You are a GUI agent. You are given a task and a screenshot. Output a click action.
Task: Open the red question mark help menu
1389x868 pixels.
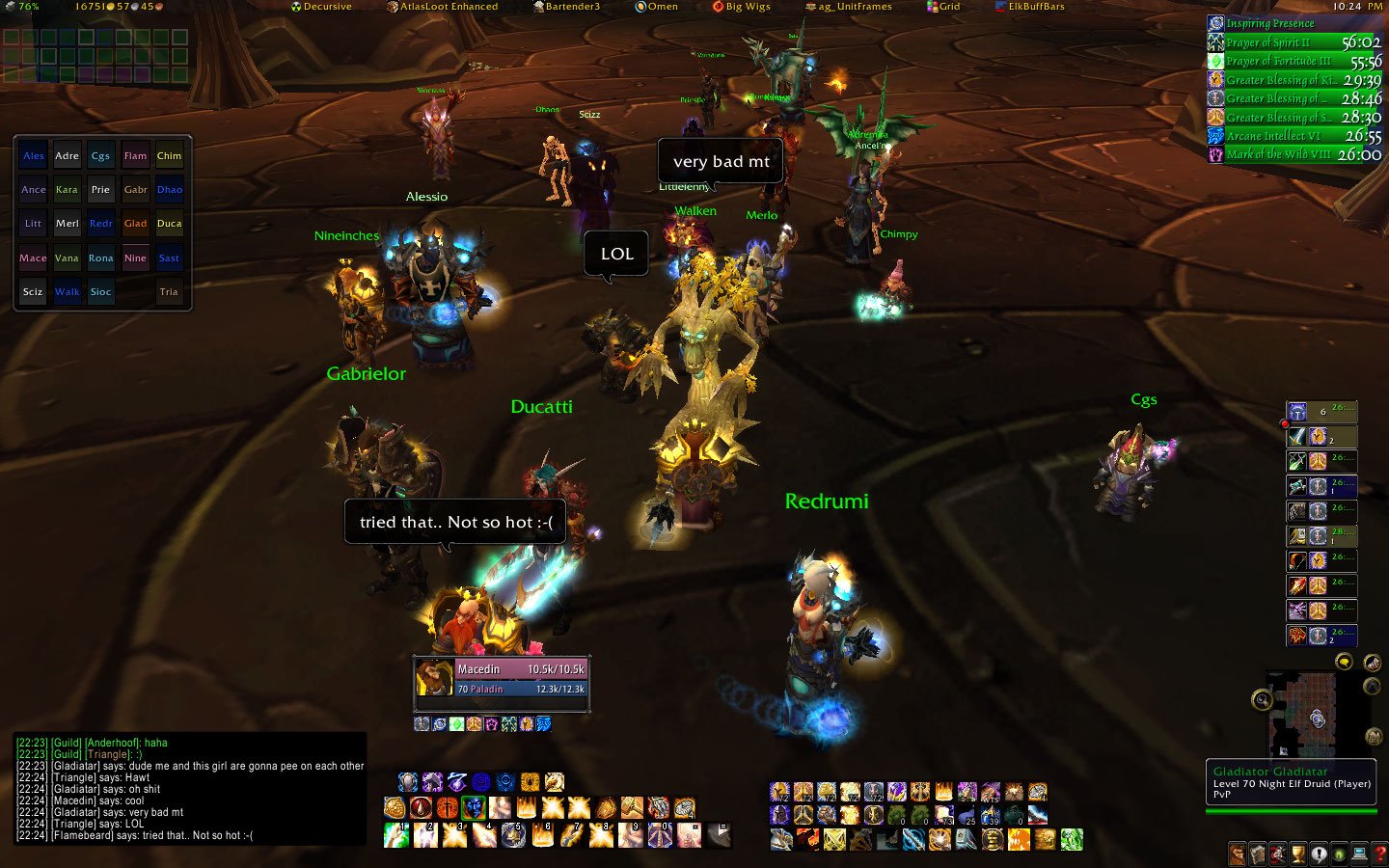(1379, 854)
